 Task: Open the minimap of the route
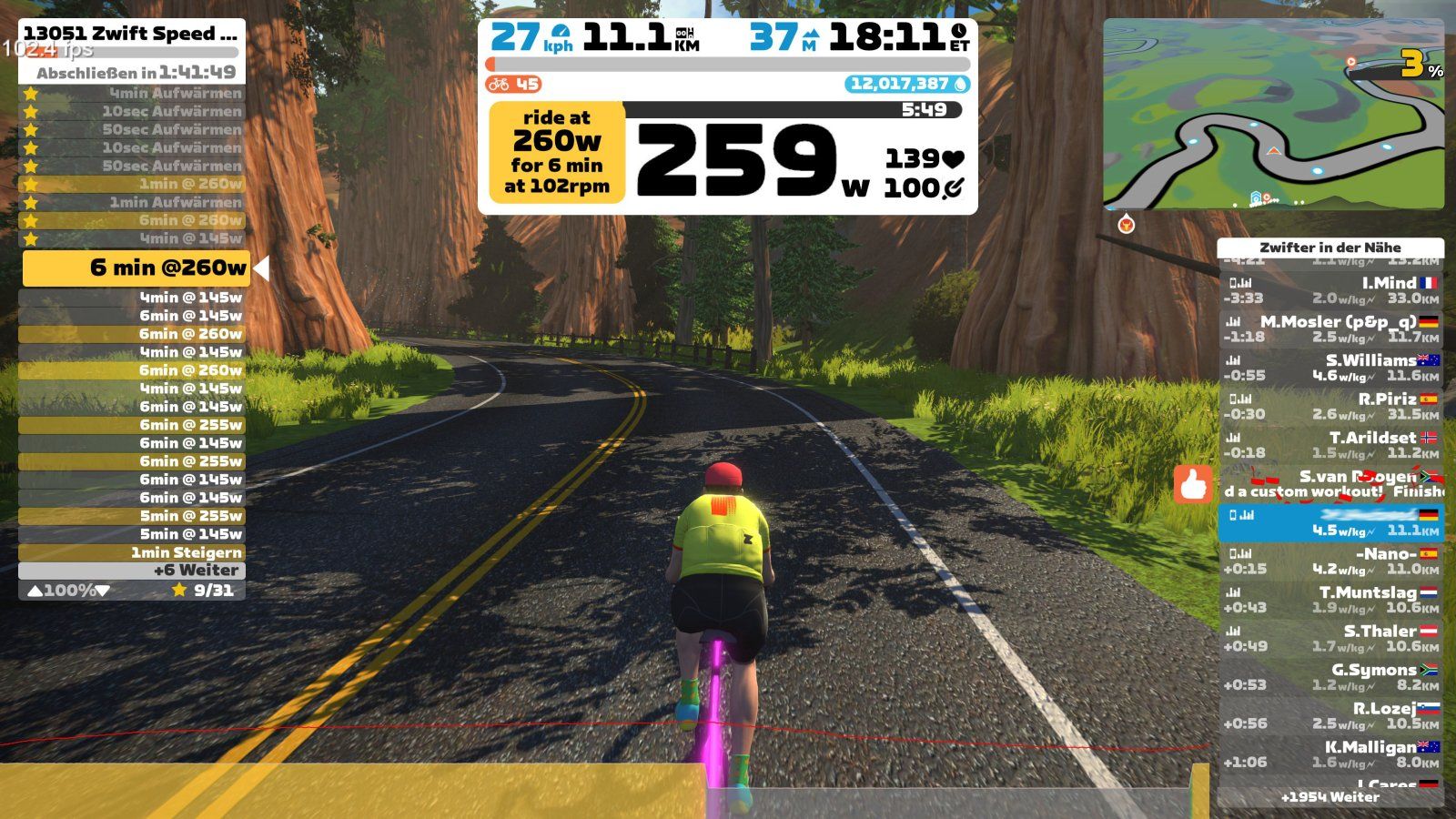coord(1273,115)
